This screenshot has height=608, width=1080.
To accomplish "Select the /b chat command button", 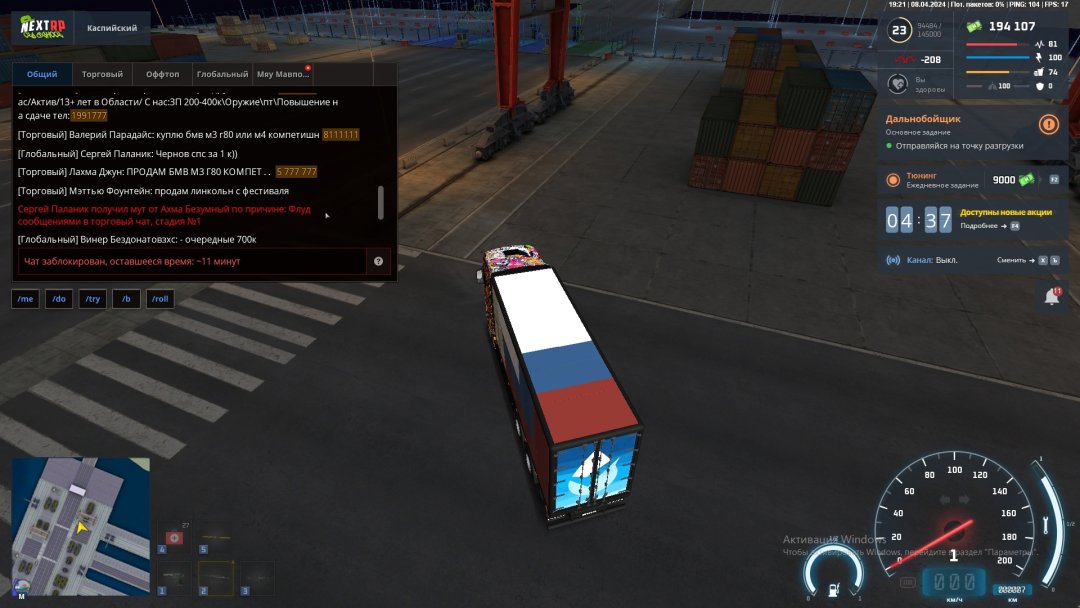I will (126, 299).
